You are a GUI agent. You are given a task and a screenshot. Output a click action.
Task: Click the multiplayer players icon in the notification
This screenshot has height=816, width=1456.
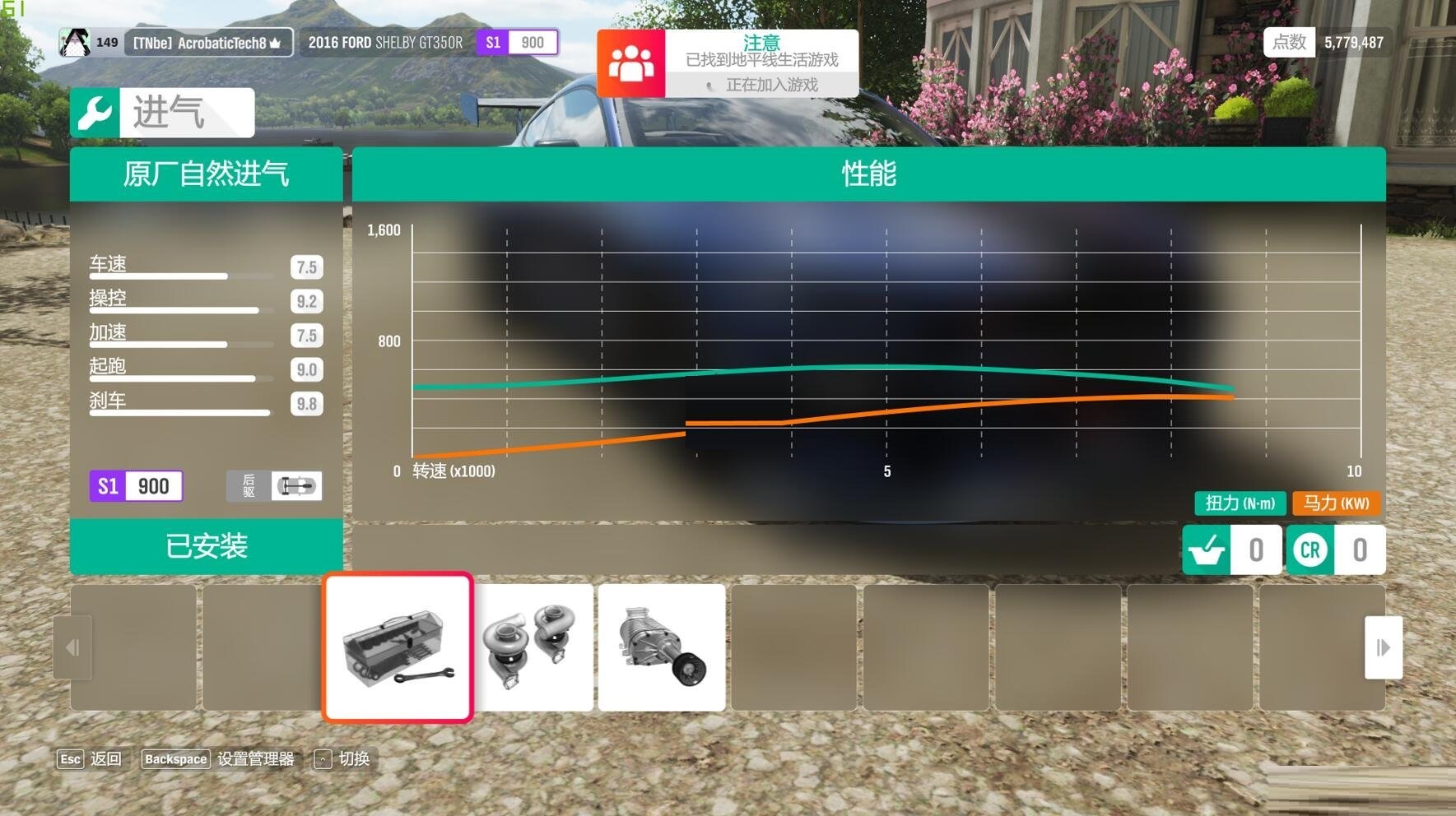[630, 63]
